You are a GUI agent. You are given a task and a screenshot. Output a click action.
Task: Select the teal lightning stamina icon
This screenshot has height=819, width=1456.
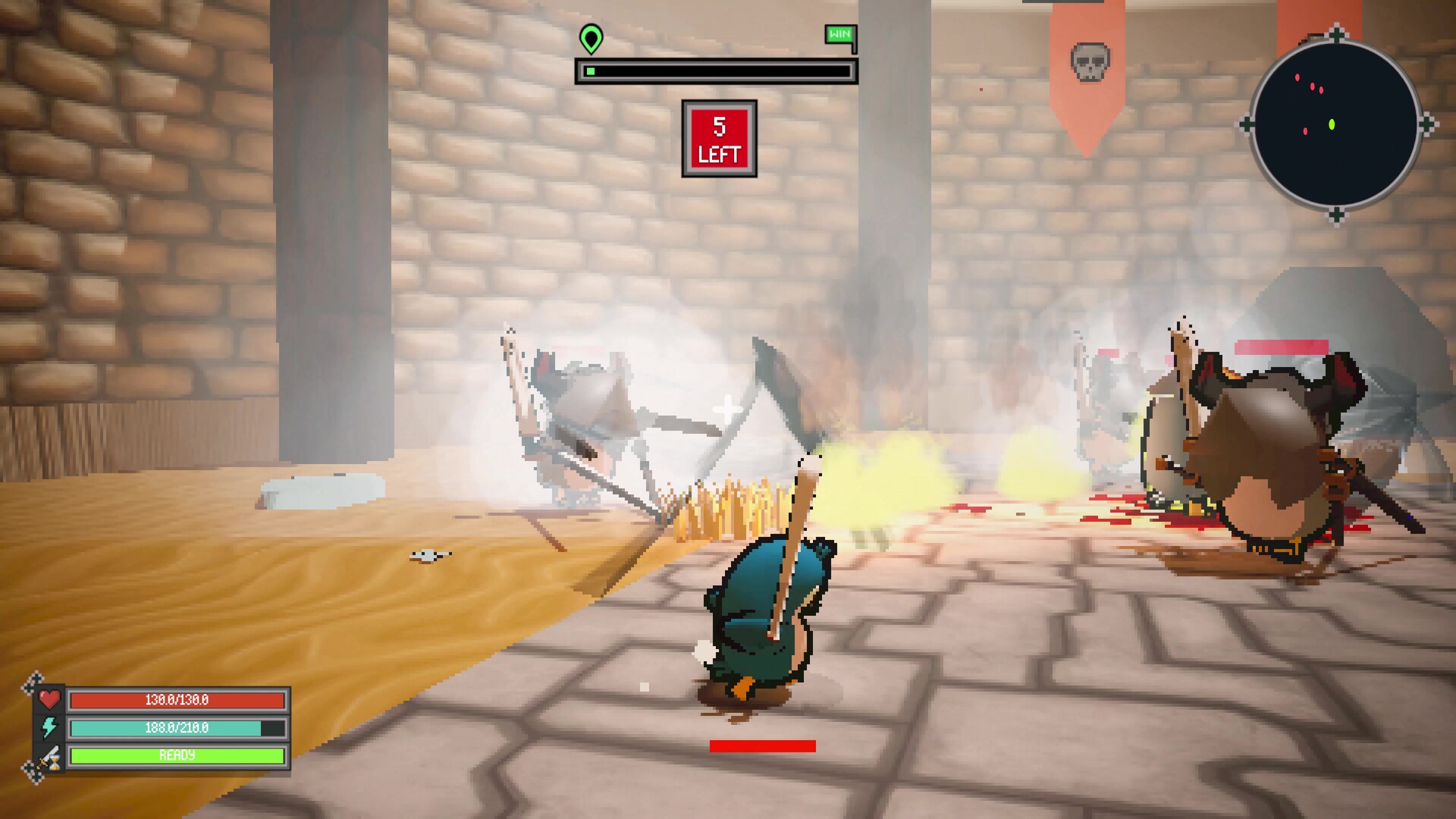pos(50,729)
